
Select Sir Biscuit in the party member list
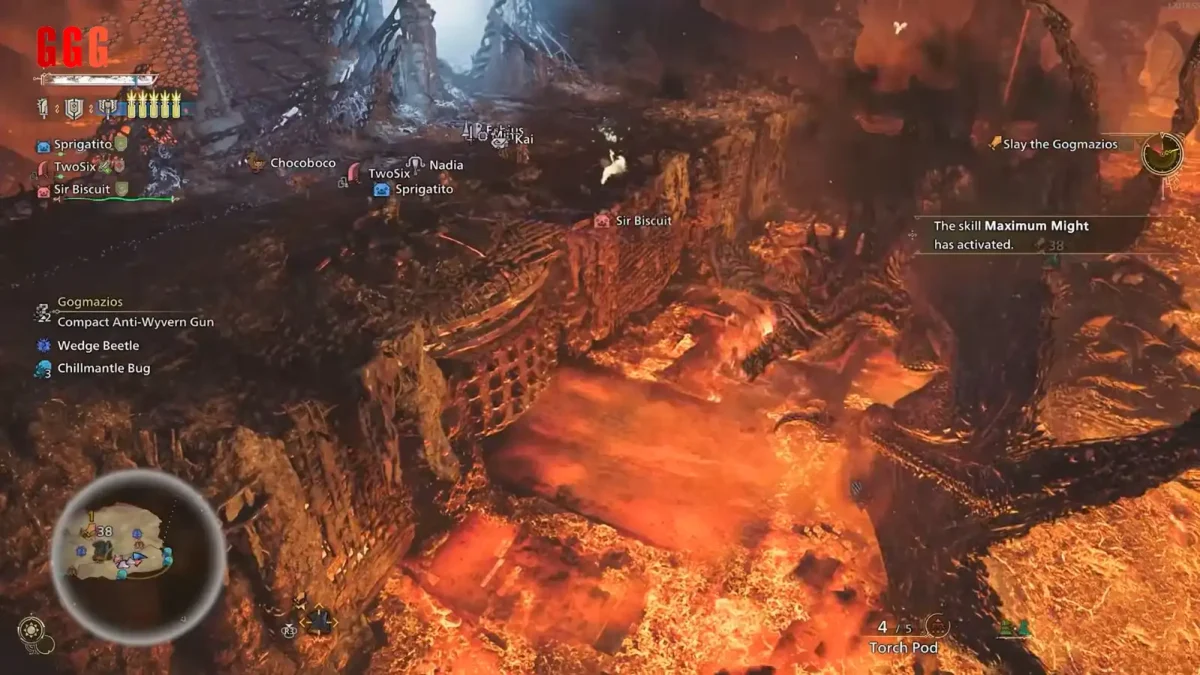81,189
